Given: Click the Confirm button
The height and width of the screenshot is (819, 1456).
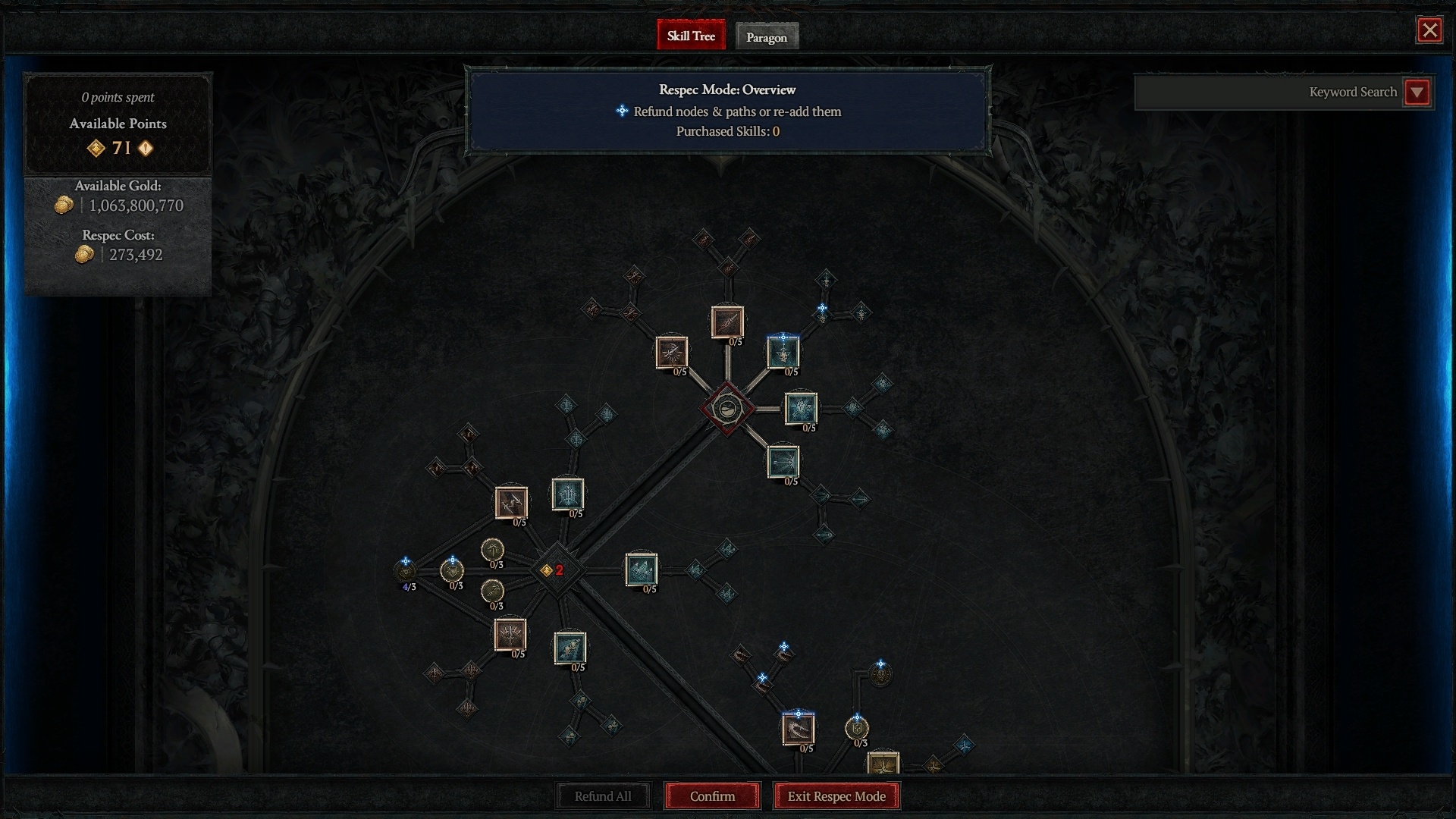Looking at the screenshot, I should point(711,796).
